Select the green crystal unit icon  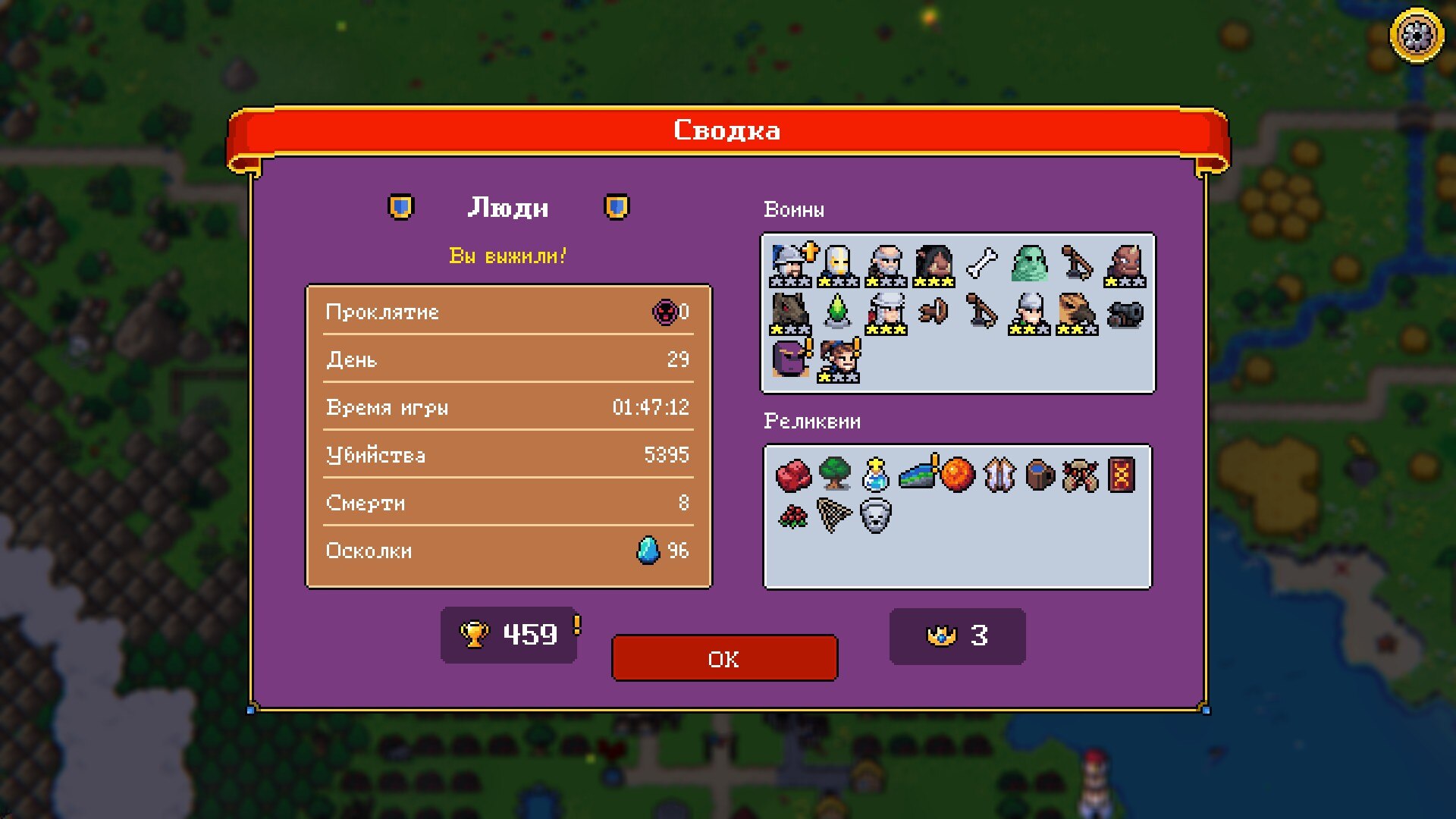tap(837, 311)
